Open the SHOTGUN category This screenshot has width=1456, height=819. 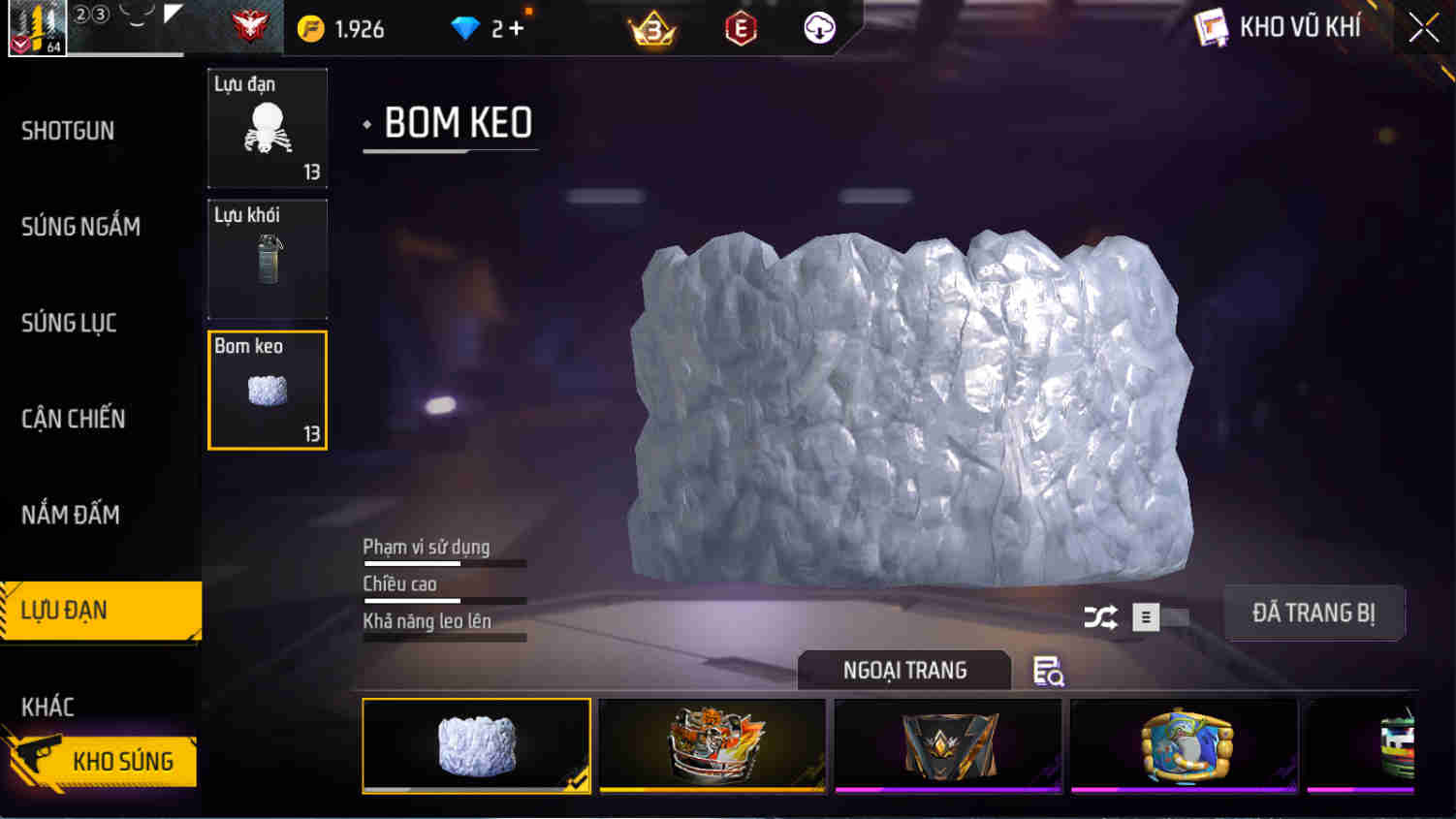click(x=68, y=131)
